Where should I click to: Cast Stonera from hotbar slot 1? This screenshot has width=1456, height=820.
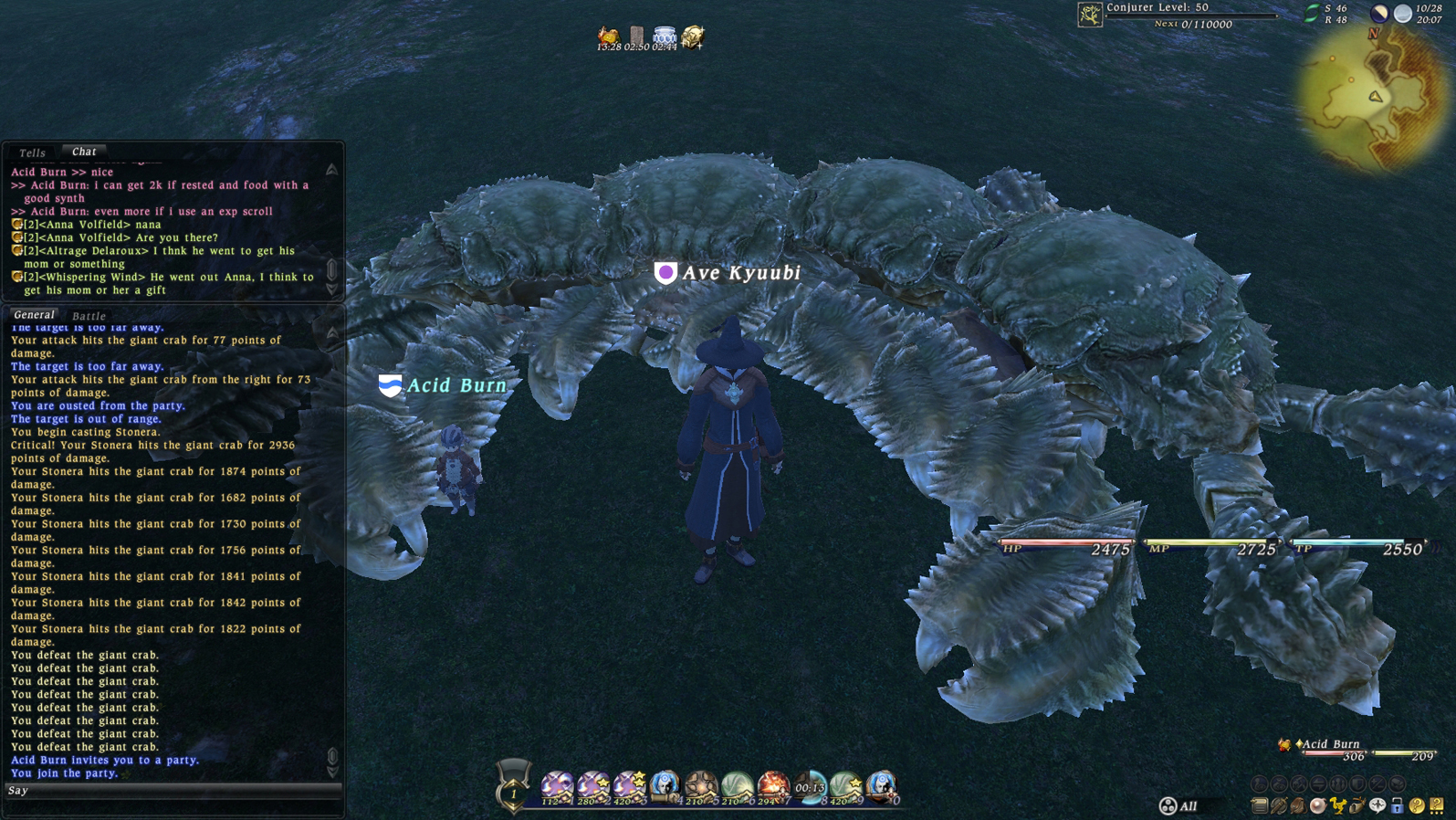coord(556,783)
